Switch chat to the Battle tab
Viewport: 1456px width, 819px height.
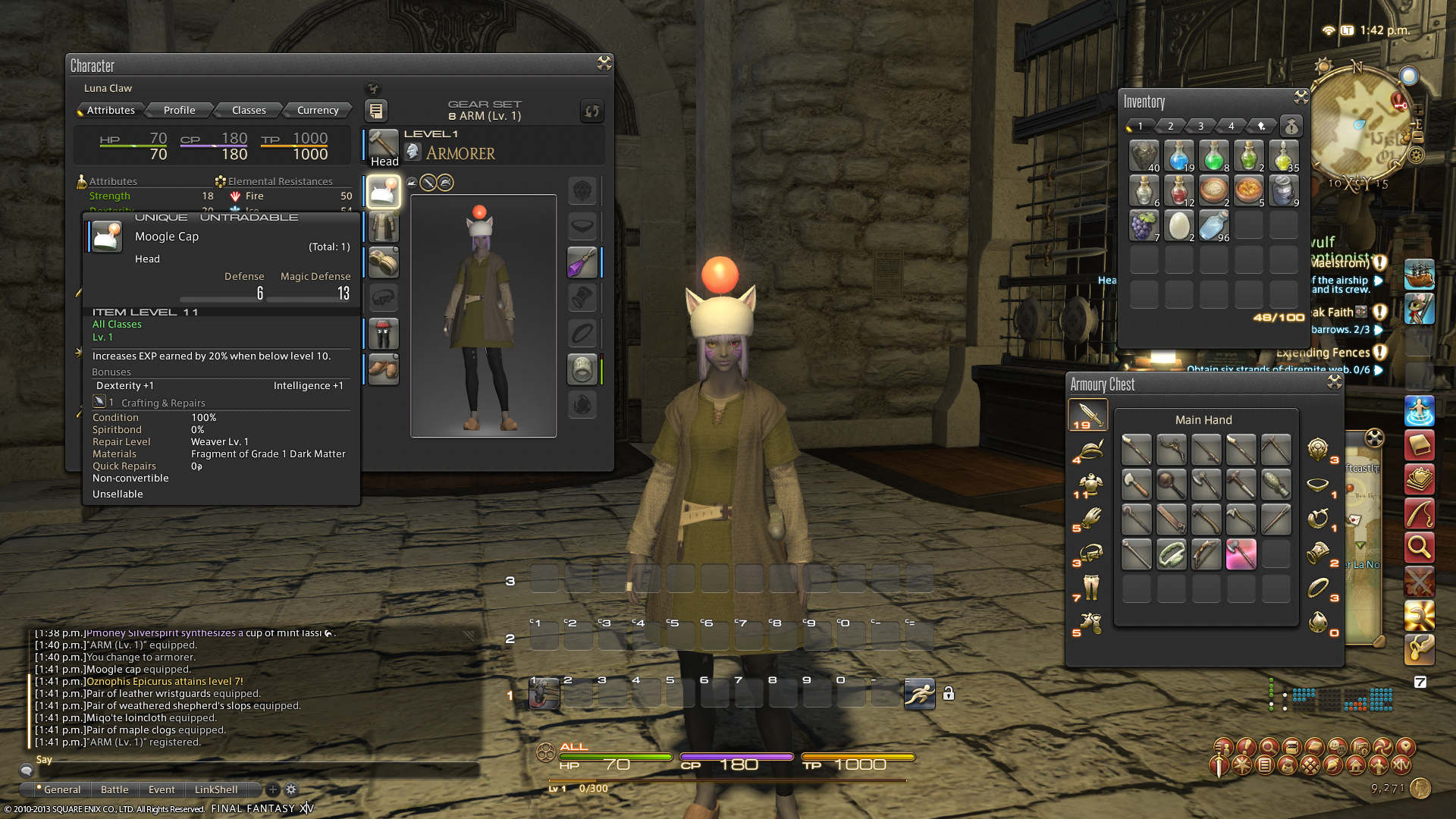click(x=115, y=789)
